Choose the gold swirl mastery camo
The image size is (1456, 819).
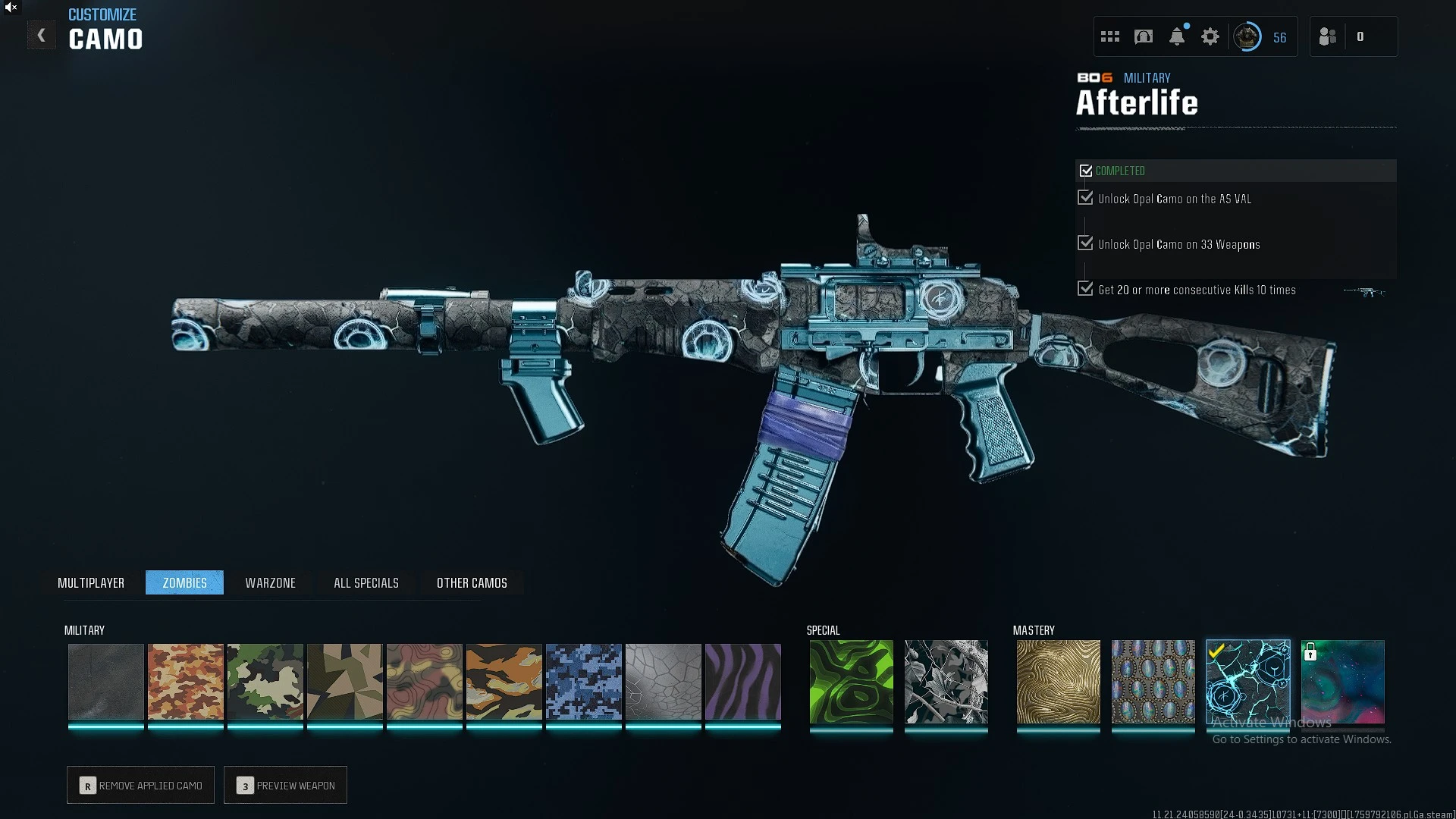point(1058,681)
